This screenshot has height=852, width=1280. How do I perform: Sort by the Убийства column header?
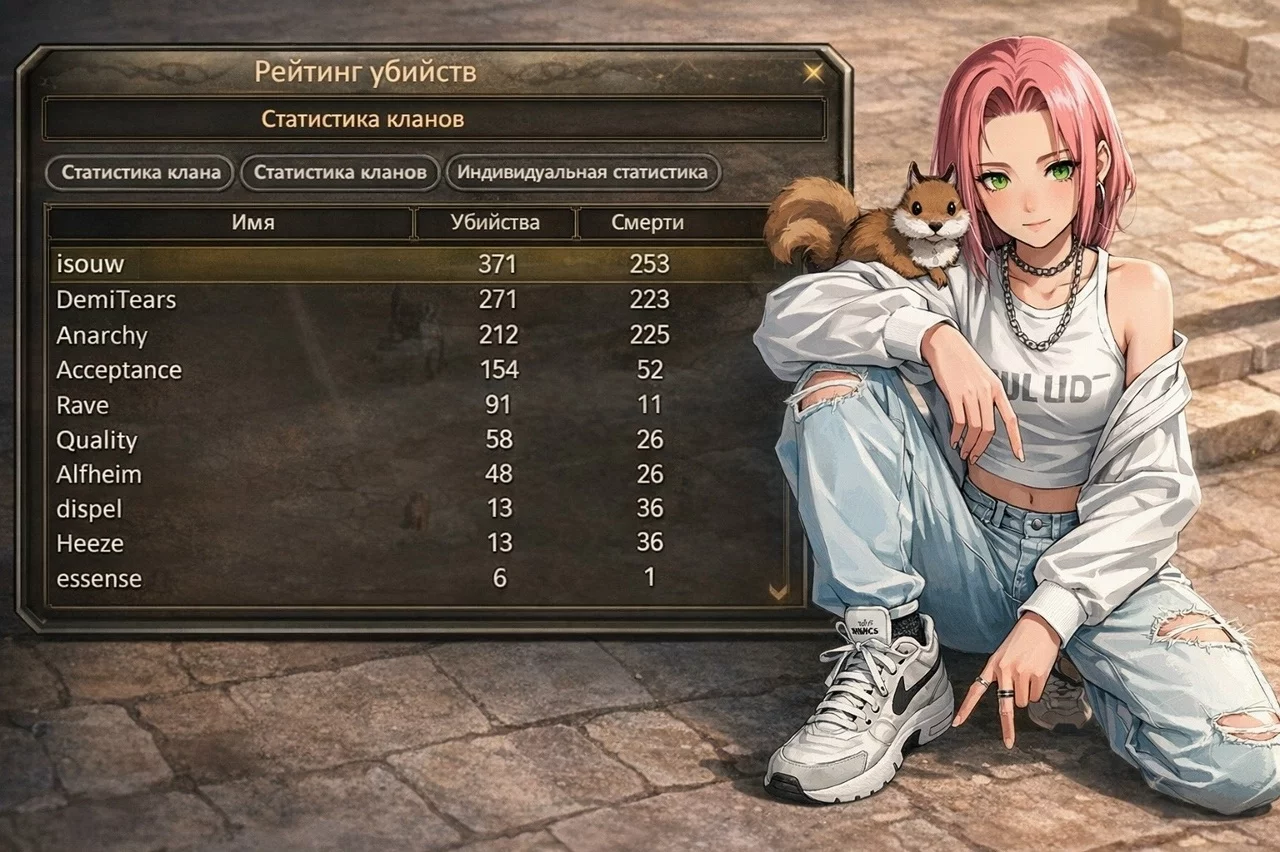pyautogui.click(x=495, y=223)
